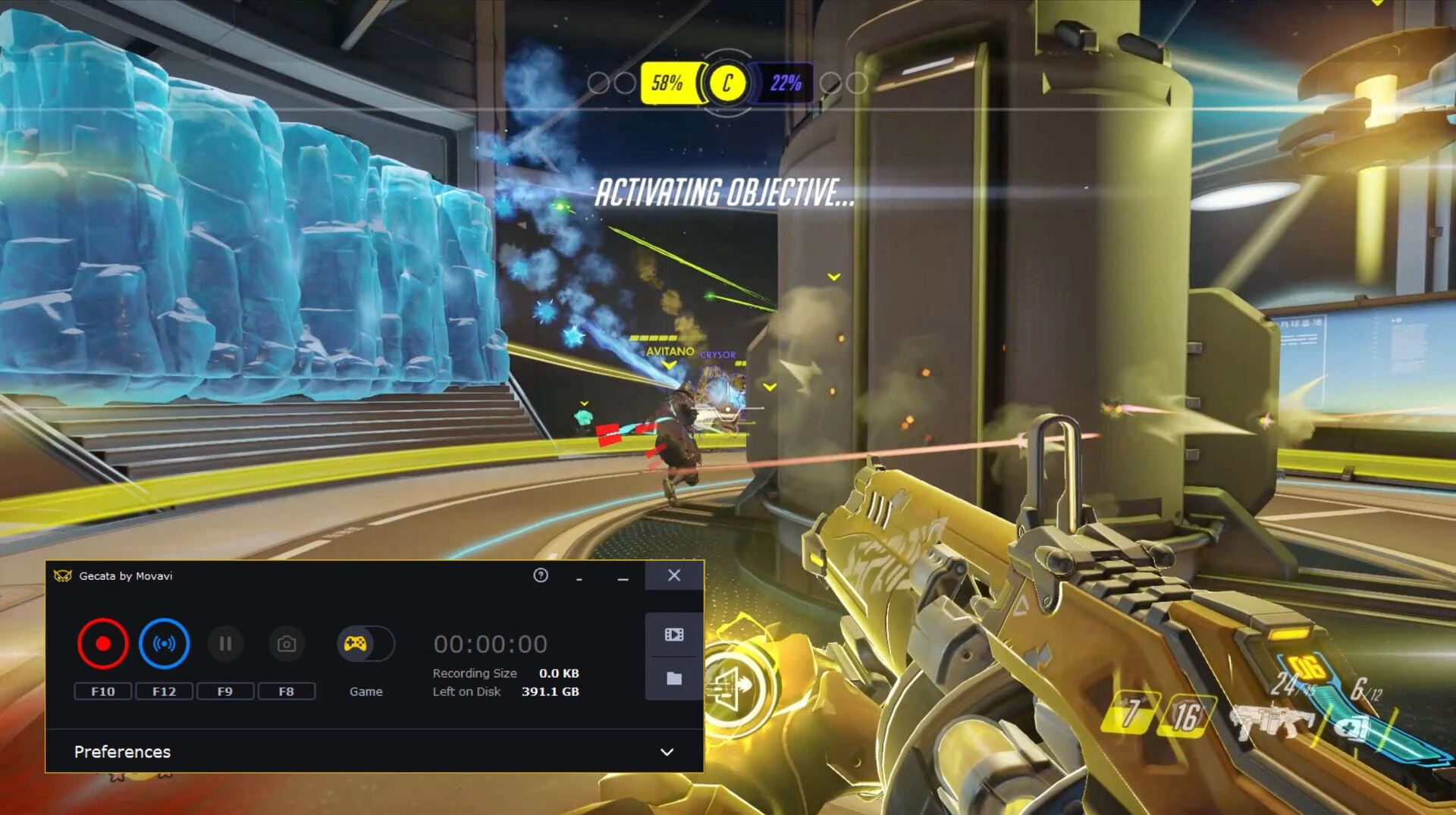The width and height of the screenshot is (1456, 815).
Task: Click the Gecata owl logo
Action: (64, 576)
